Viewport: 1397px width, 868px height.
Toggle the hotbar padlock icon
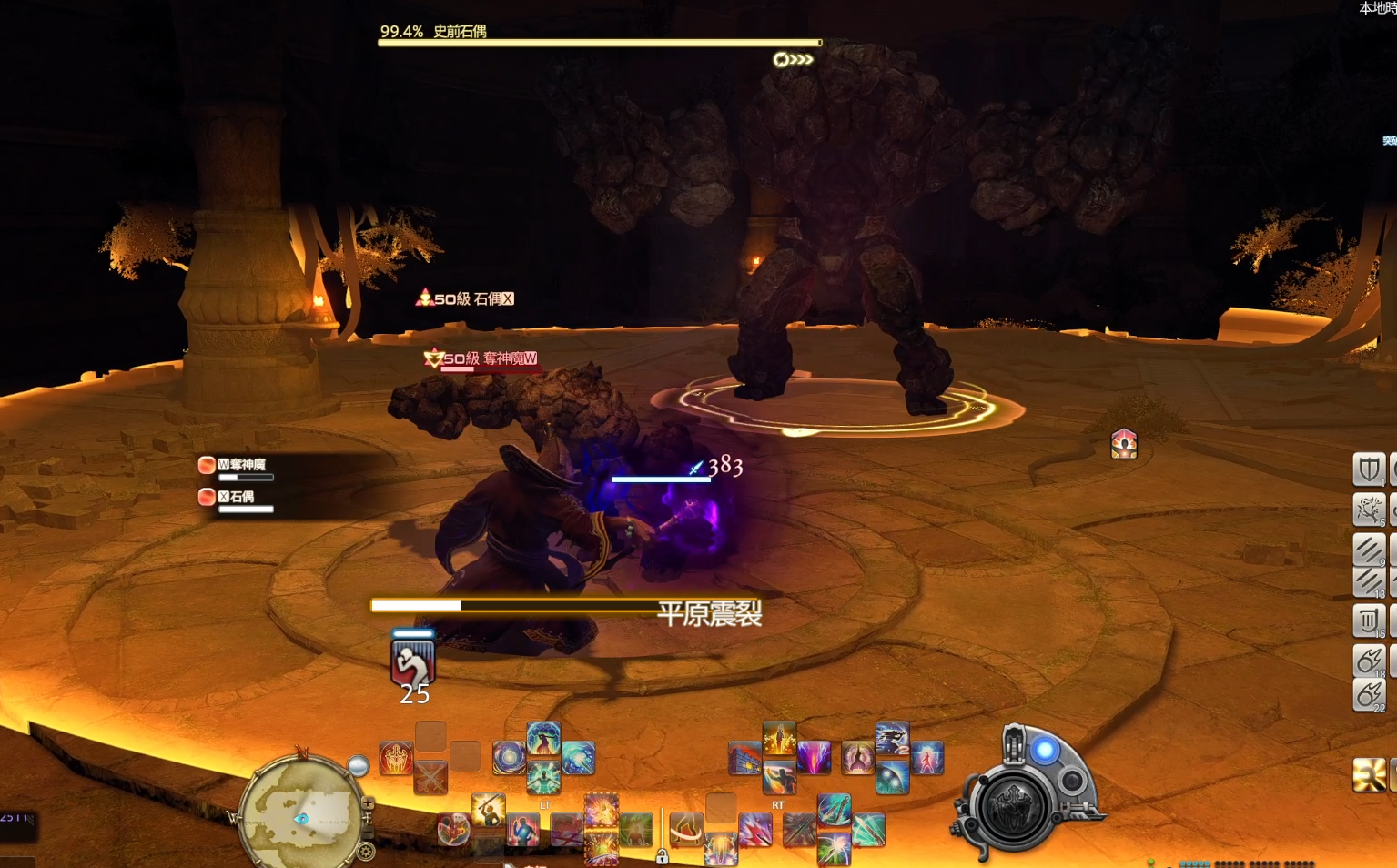tap(662, 856)
